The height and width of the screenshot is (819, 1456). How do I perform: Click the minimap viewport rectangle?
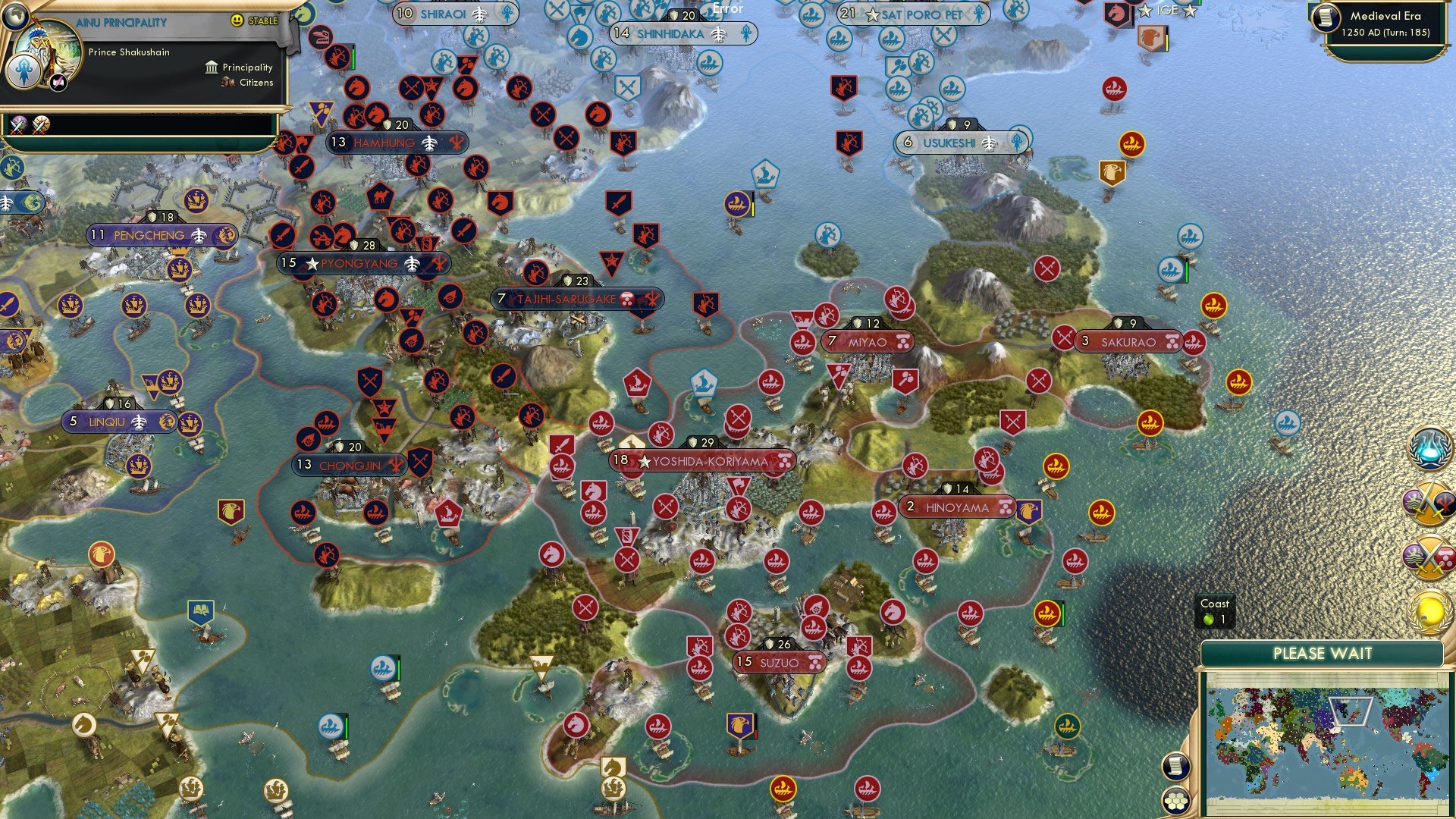tap(1351, 712)
